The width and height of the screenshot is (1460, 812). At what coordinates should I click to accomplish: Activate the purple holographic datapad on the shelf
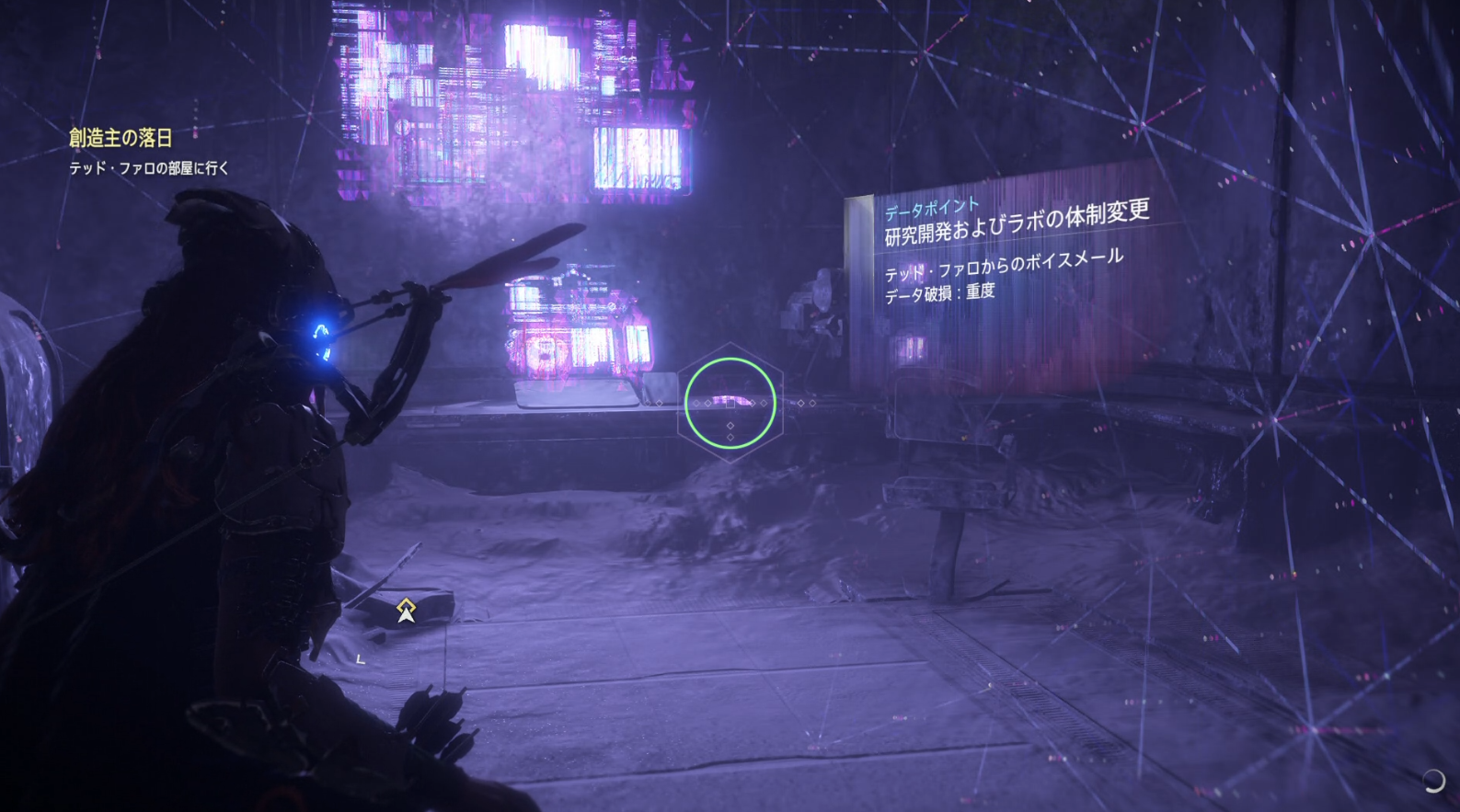coord(575,331)
